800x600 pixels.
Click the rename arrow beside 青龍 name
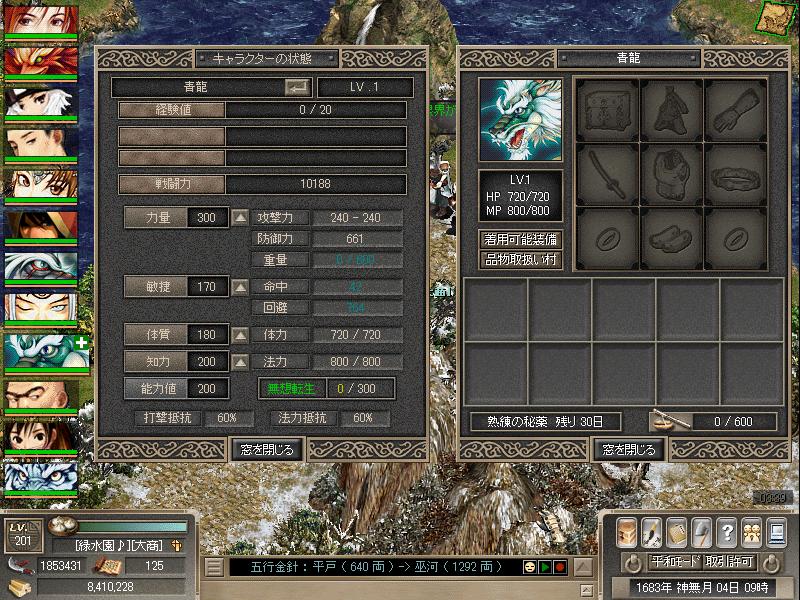pos(298,88)
